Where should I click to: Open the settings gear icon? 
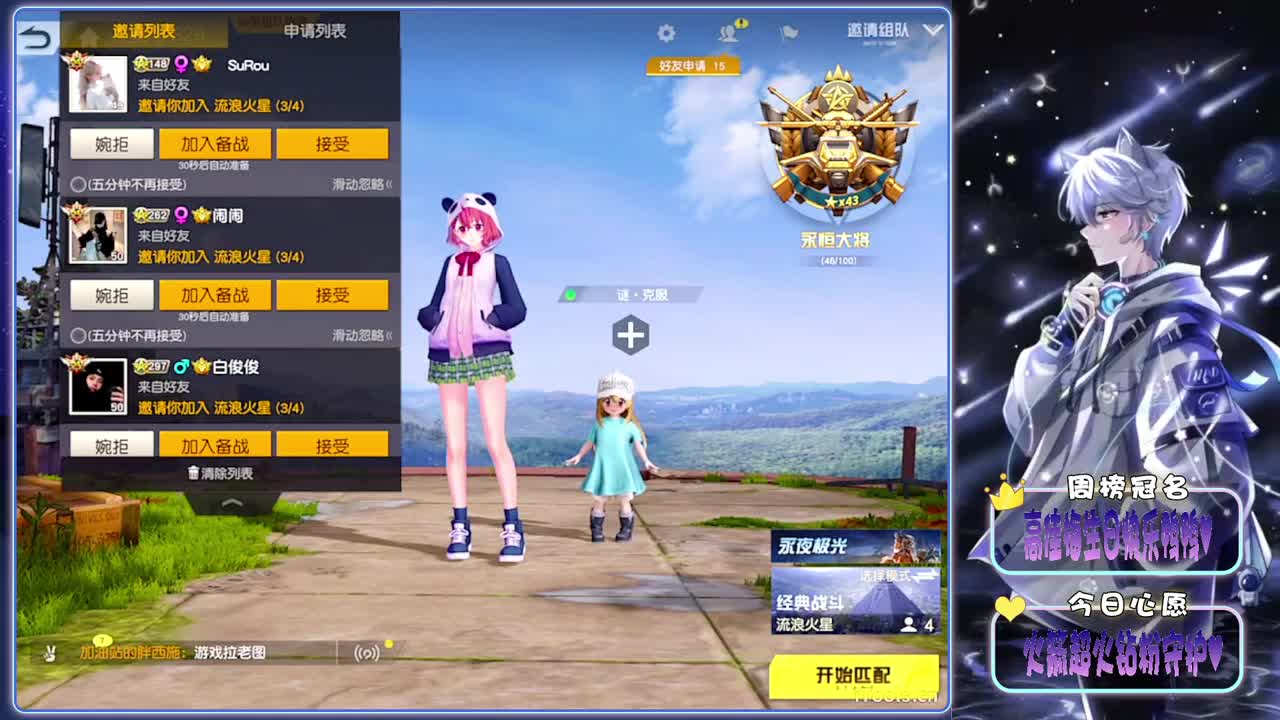point(667,32)
